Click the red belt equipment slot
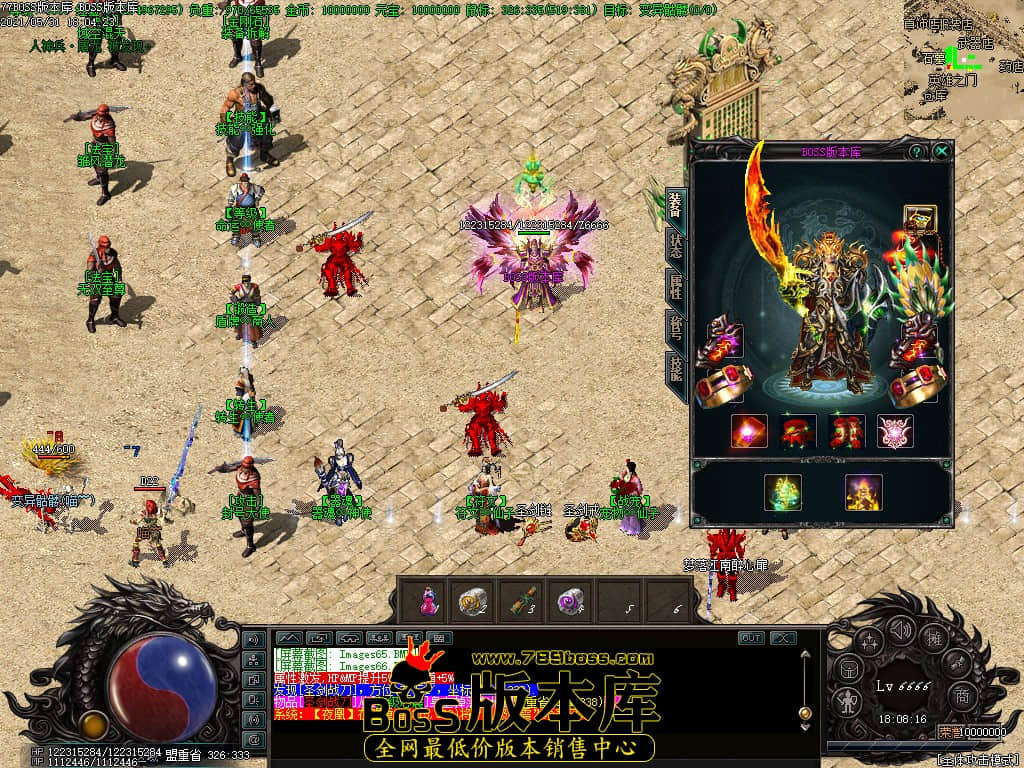Image resolution: width=1024 pixels, height=768 pixels. pos(797,431)
